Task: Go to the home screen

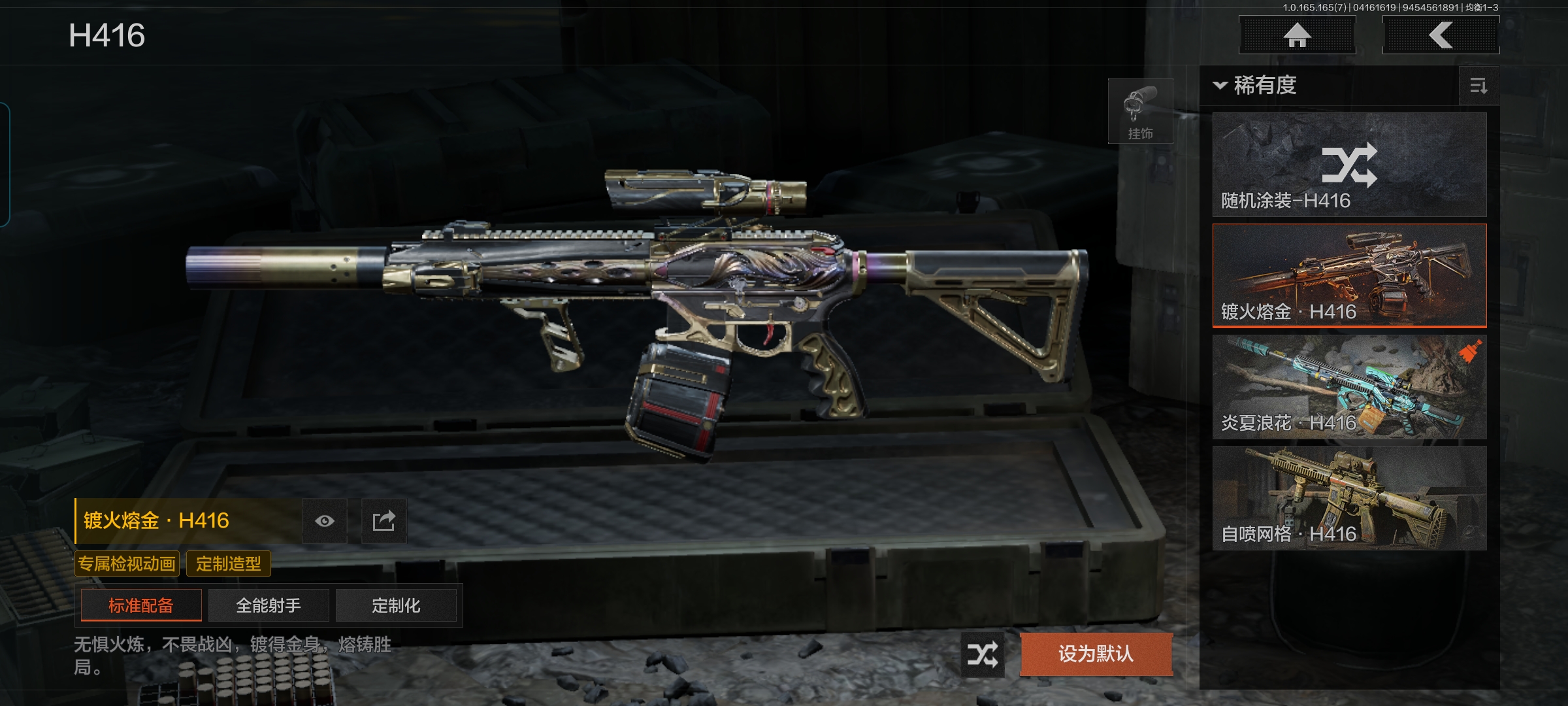Action: (1297, 35)
